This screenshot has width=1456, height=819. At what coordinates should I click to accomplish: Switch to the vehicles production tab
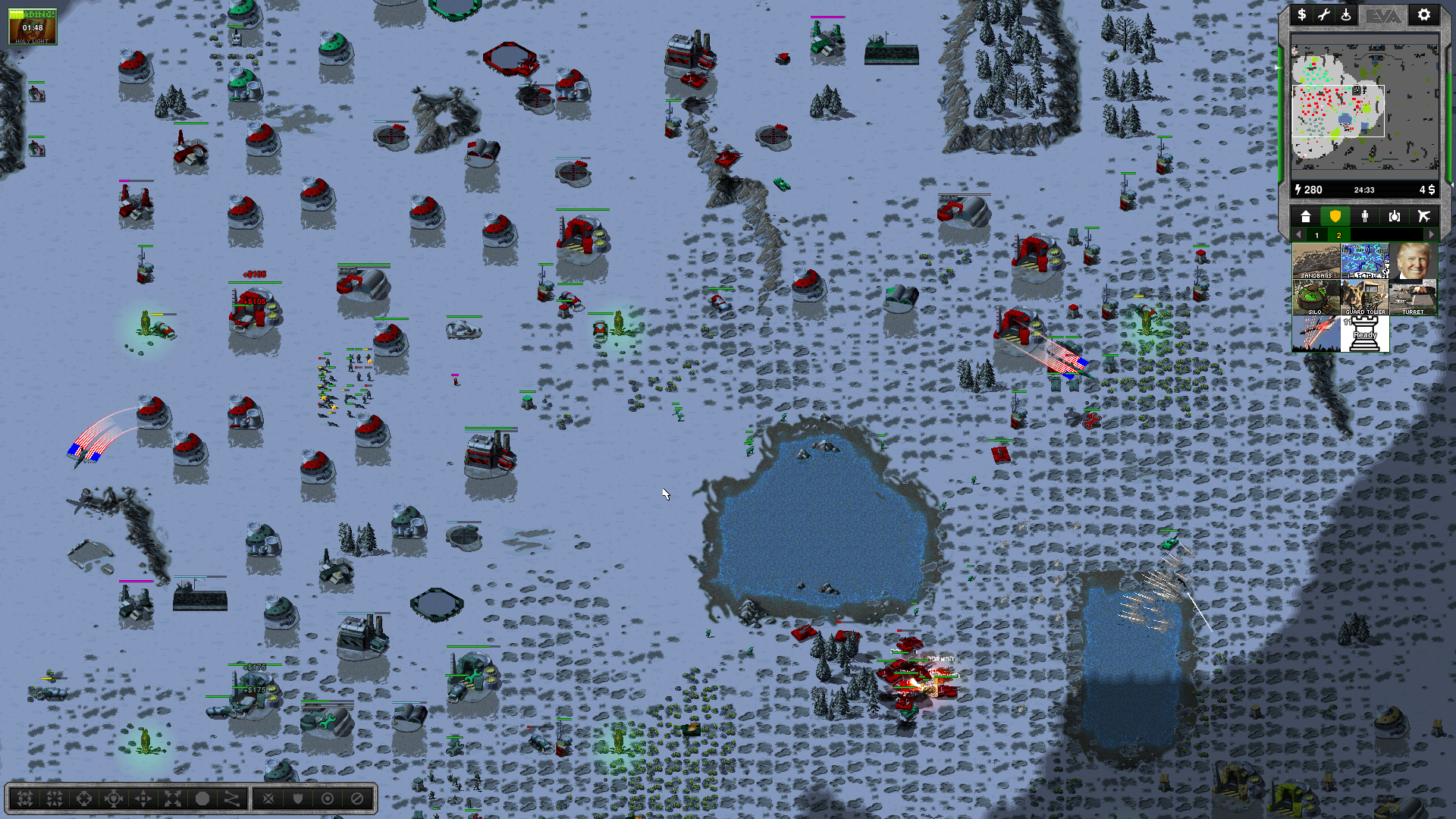[1394, 217]
